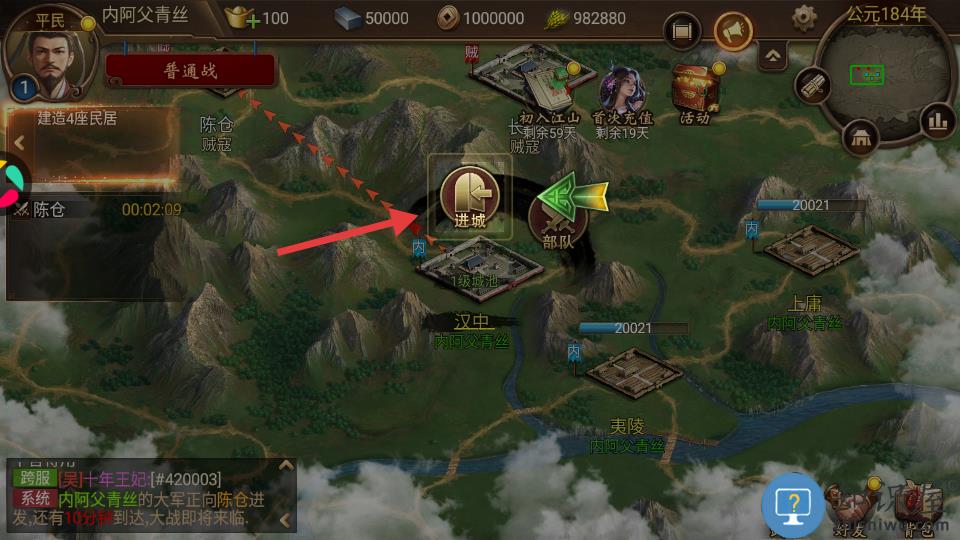Open the bamboo scroll button beside minimap
This screenshot has height=540, width=960.
[813, 85]
